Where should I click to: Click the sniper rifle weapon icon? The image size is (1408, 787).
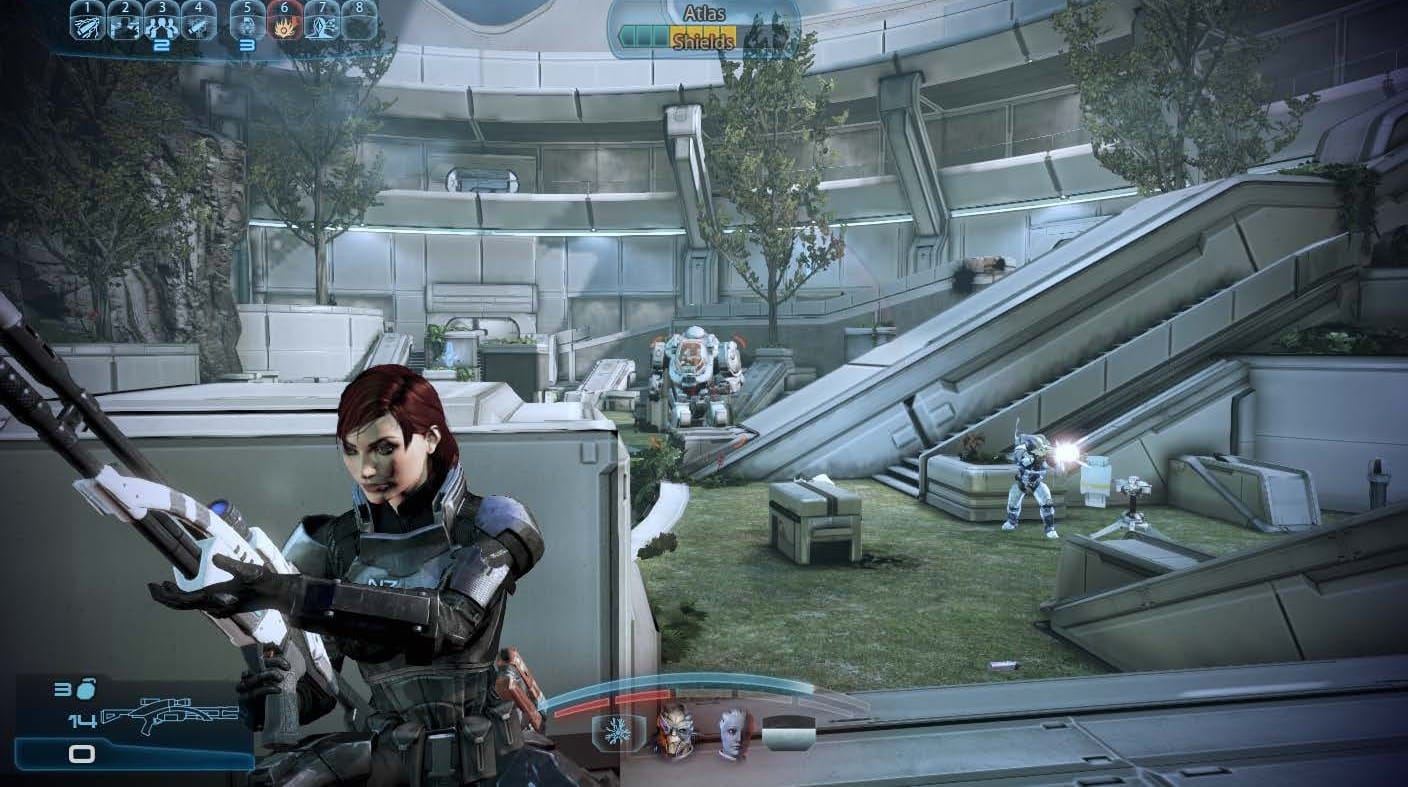pyautogui.click(x=170, y=716)
